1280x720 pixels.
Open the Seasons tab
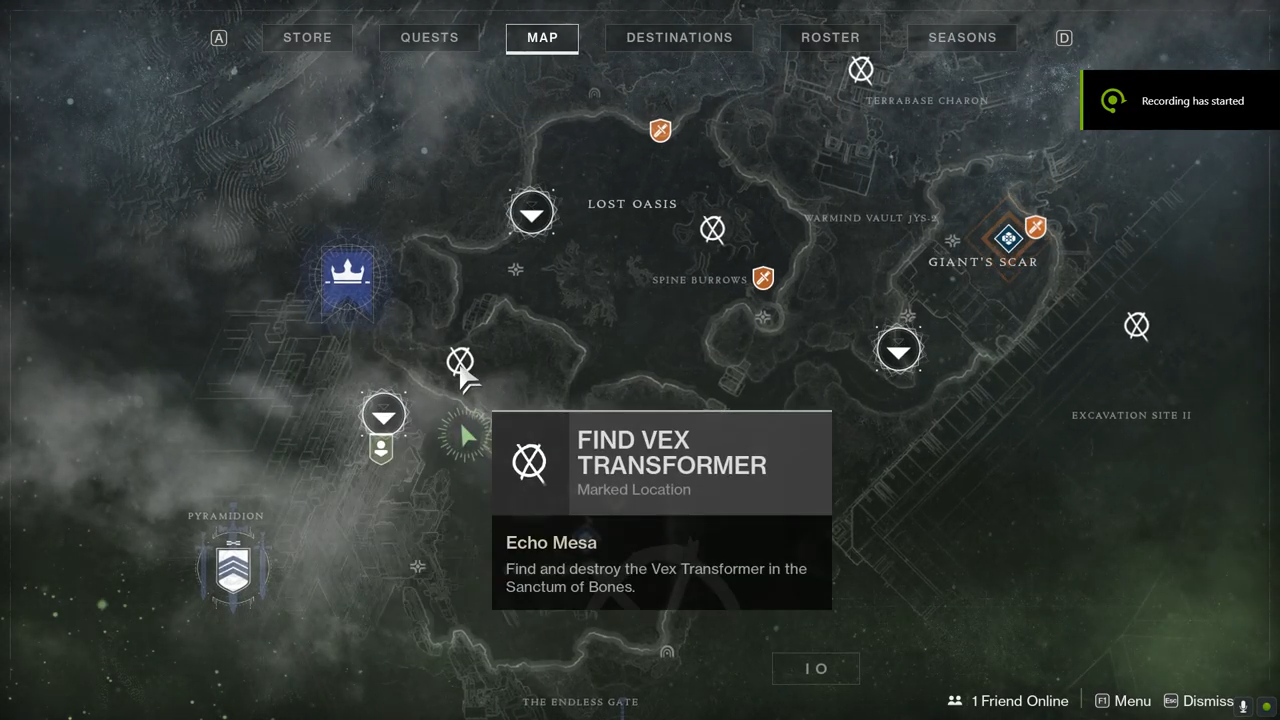(x=962, y=38)
